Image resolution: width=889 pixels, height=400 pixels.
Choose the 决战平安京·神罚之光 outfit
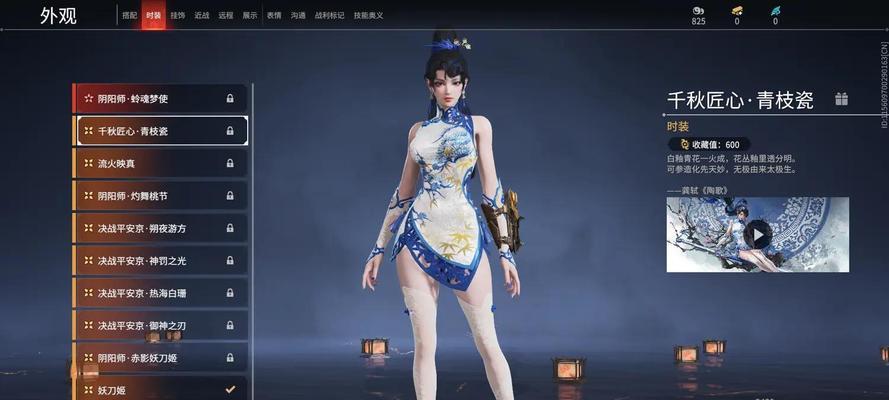pyautogui.click(x=160, y=261)
